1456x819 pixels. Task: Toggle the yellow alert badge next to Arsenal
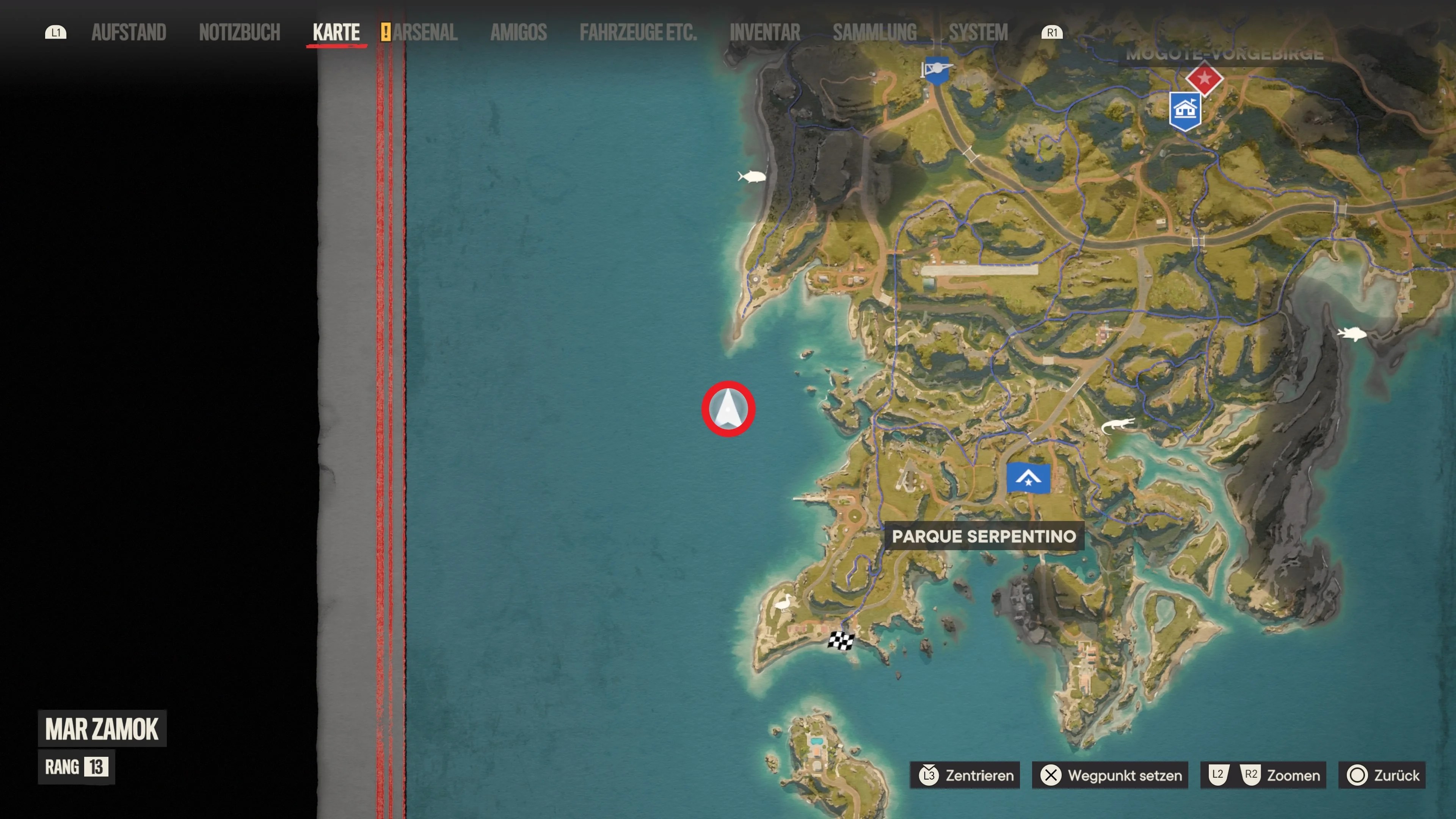click(x=387, y=33)
